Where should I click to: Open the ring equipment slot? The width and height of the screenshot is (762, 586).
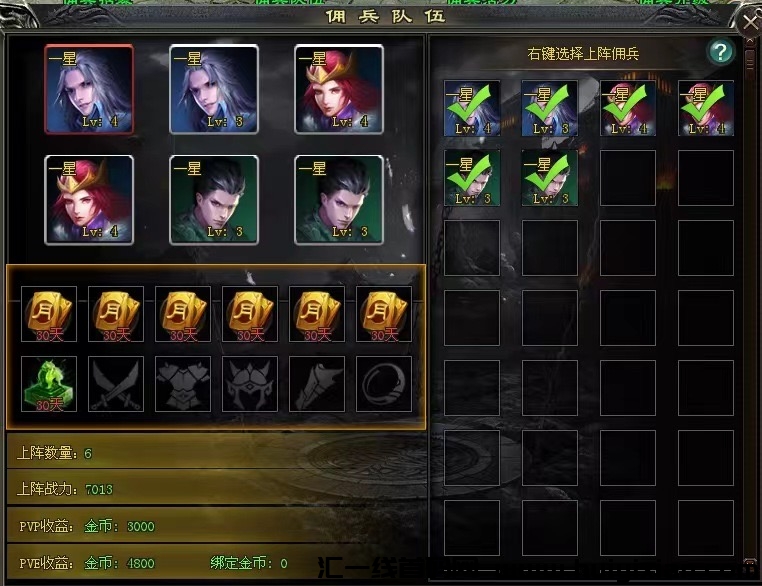tap(384, 384)
